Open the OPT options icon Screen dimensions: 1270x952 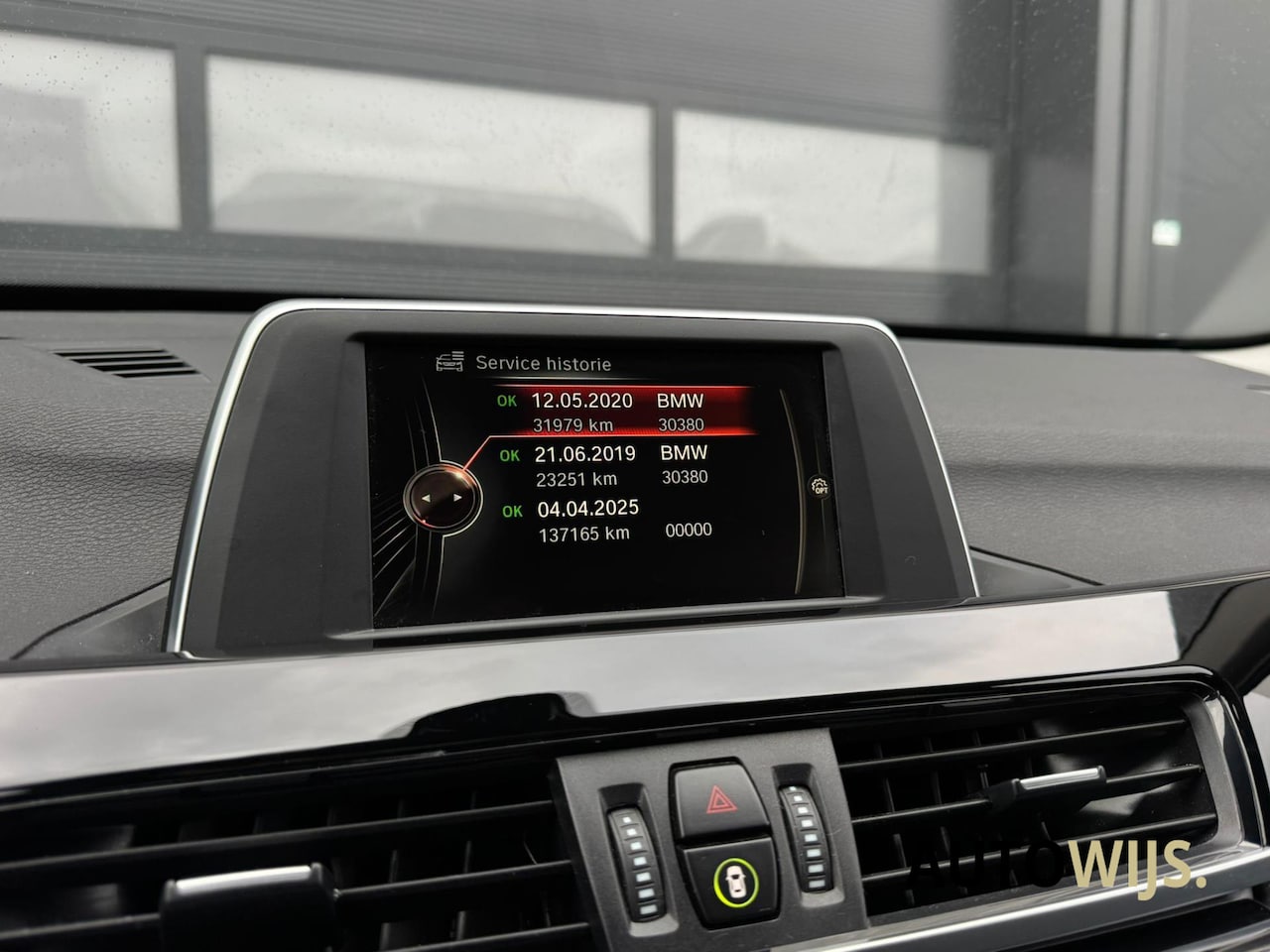pyautogui.click(x=821, y=487)
